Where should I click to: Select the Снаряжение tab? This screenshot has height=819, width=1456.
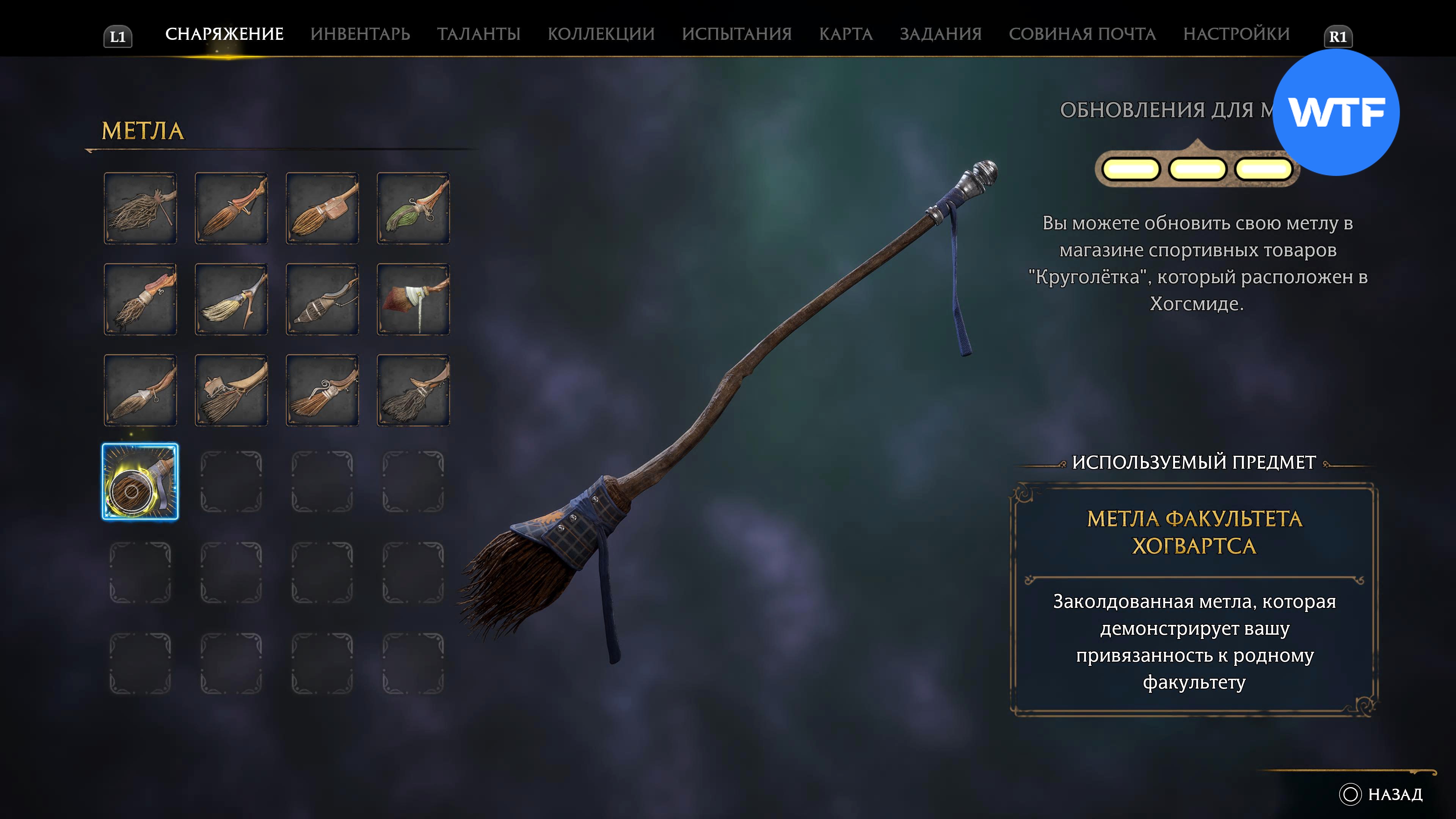224,34
